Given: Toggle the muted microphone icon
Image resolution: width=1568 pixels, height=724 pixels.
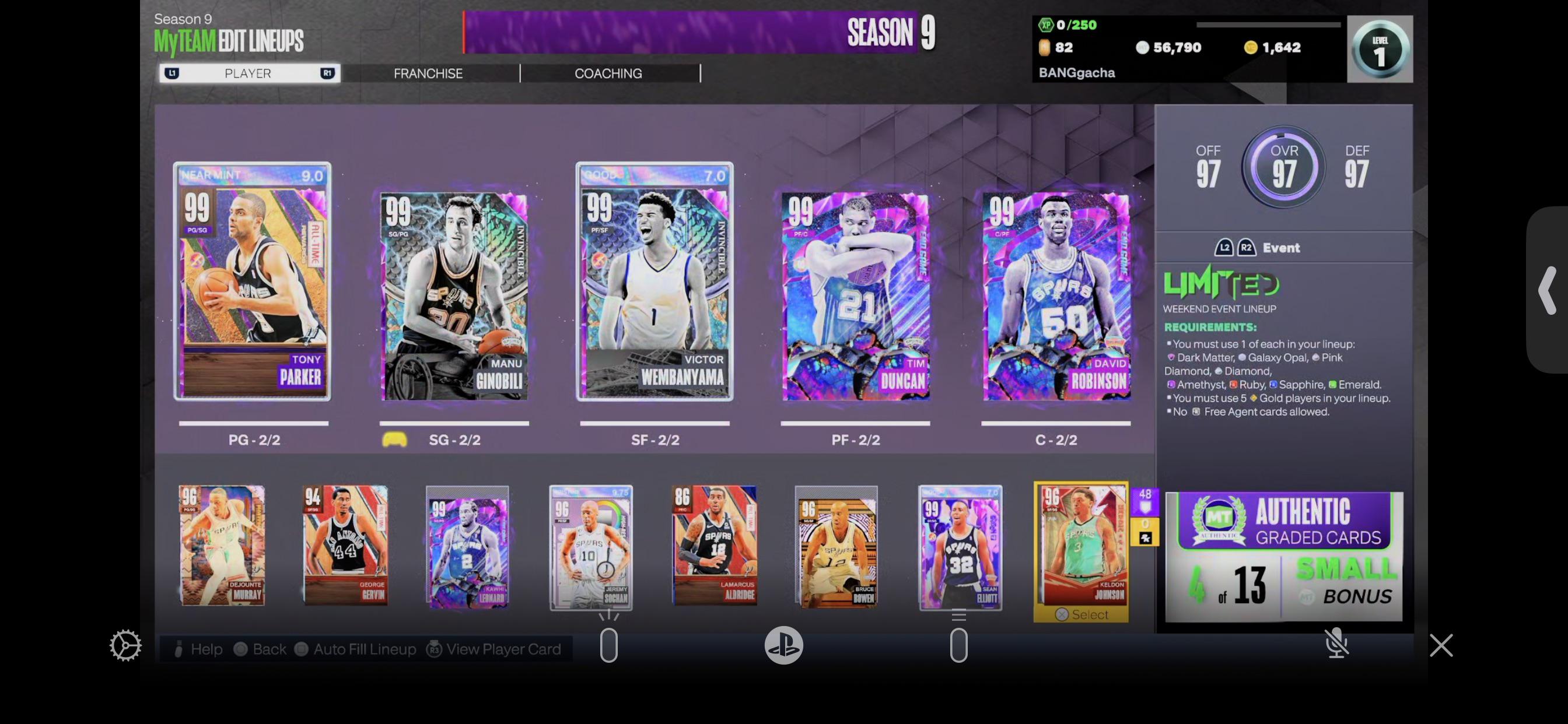Looking at the screenshot, I should point(1336,644).
